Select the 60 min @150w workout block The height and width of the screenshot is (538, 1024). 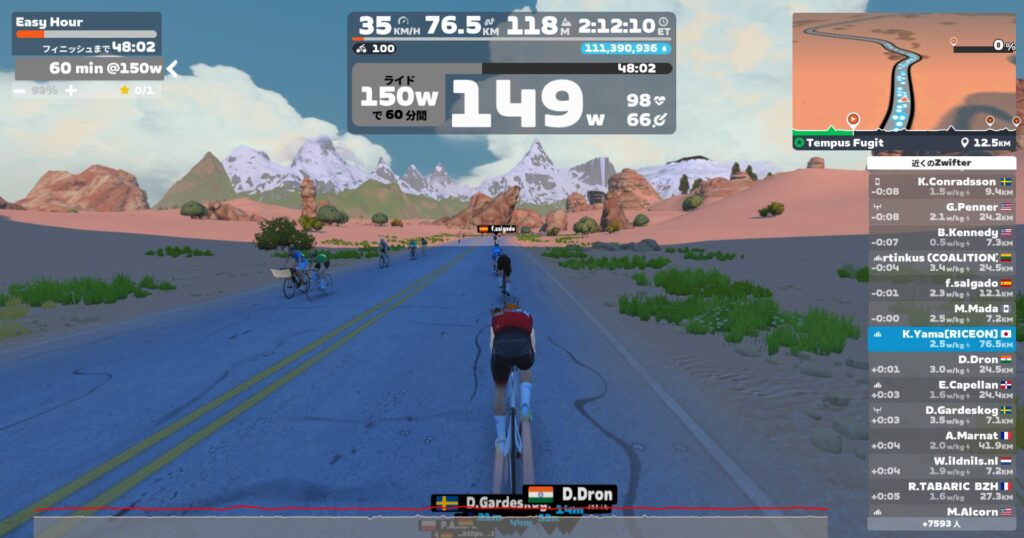coord(90,68)
